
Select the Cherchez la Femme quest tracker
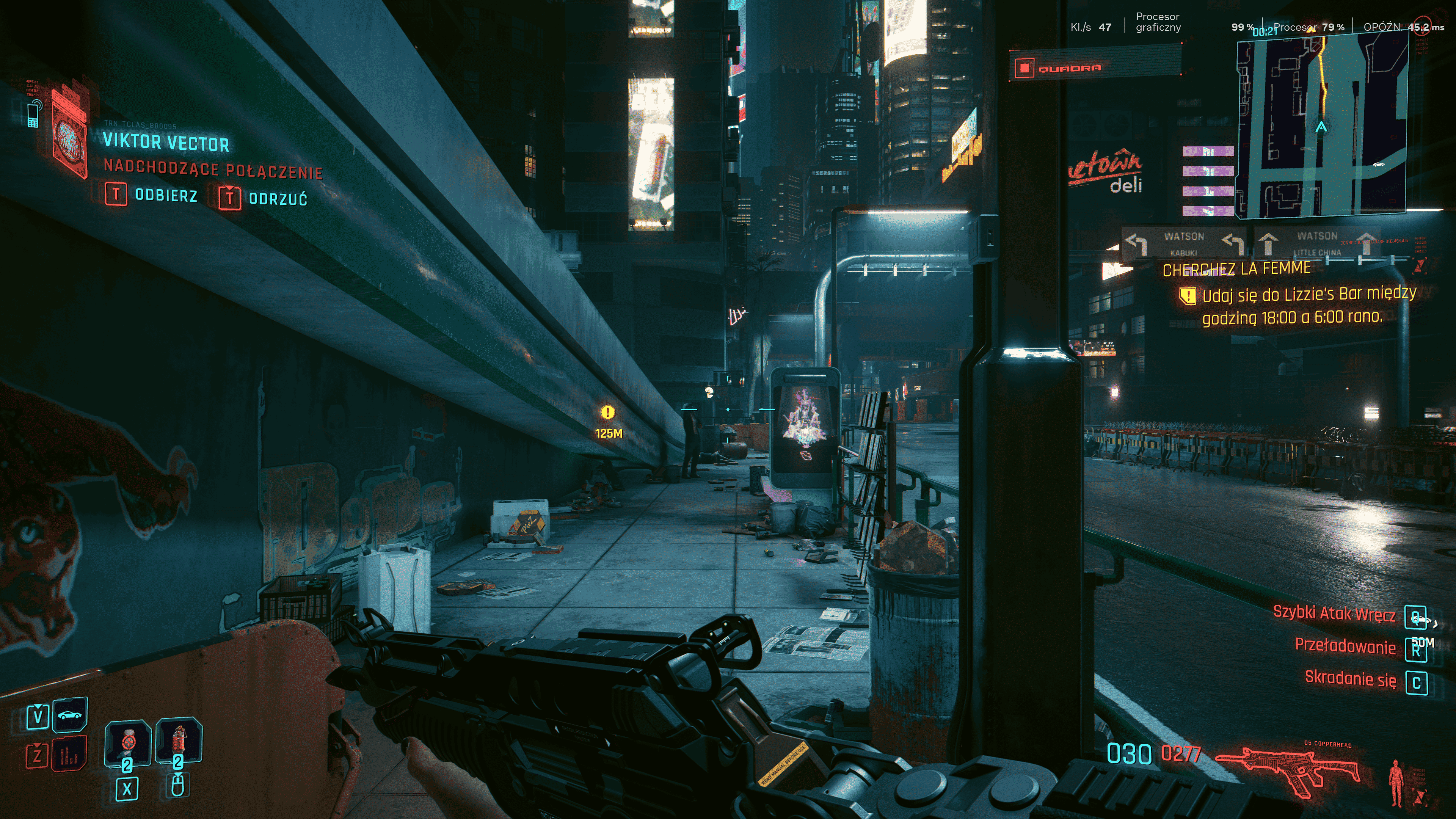pos(1236,268)
